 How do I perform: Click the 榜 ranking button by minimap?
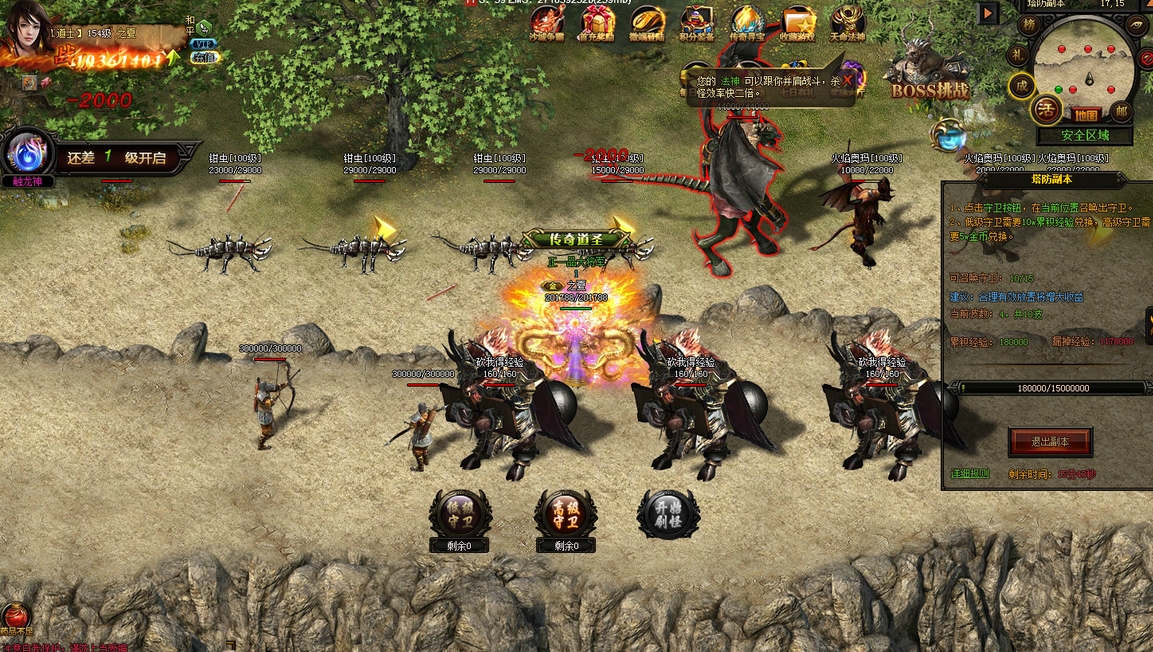pyautogui.click(x=1029, y=25)
